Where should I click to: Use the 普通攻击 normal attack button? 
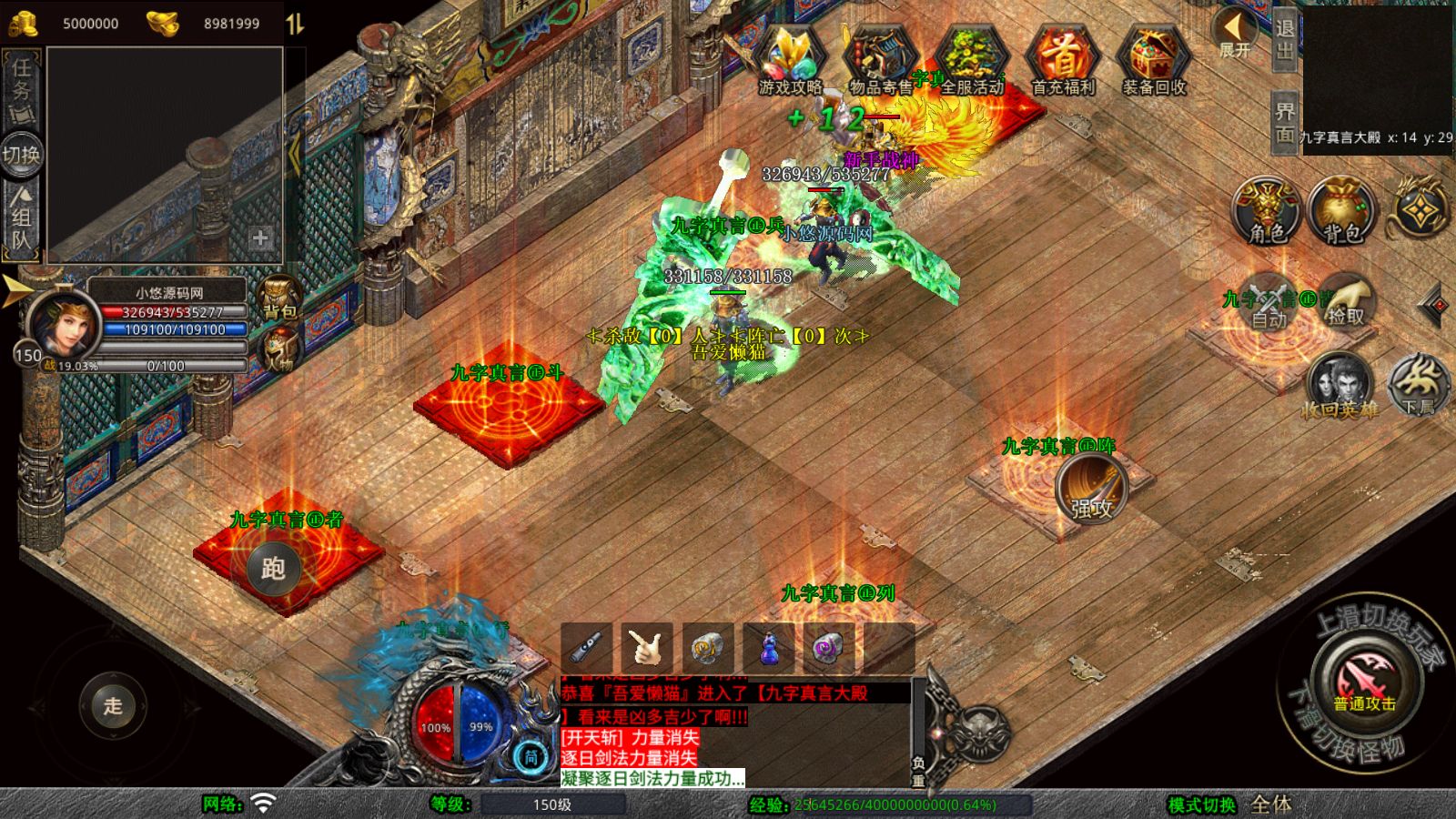click(1364, 683)
